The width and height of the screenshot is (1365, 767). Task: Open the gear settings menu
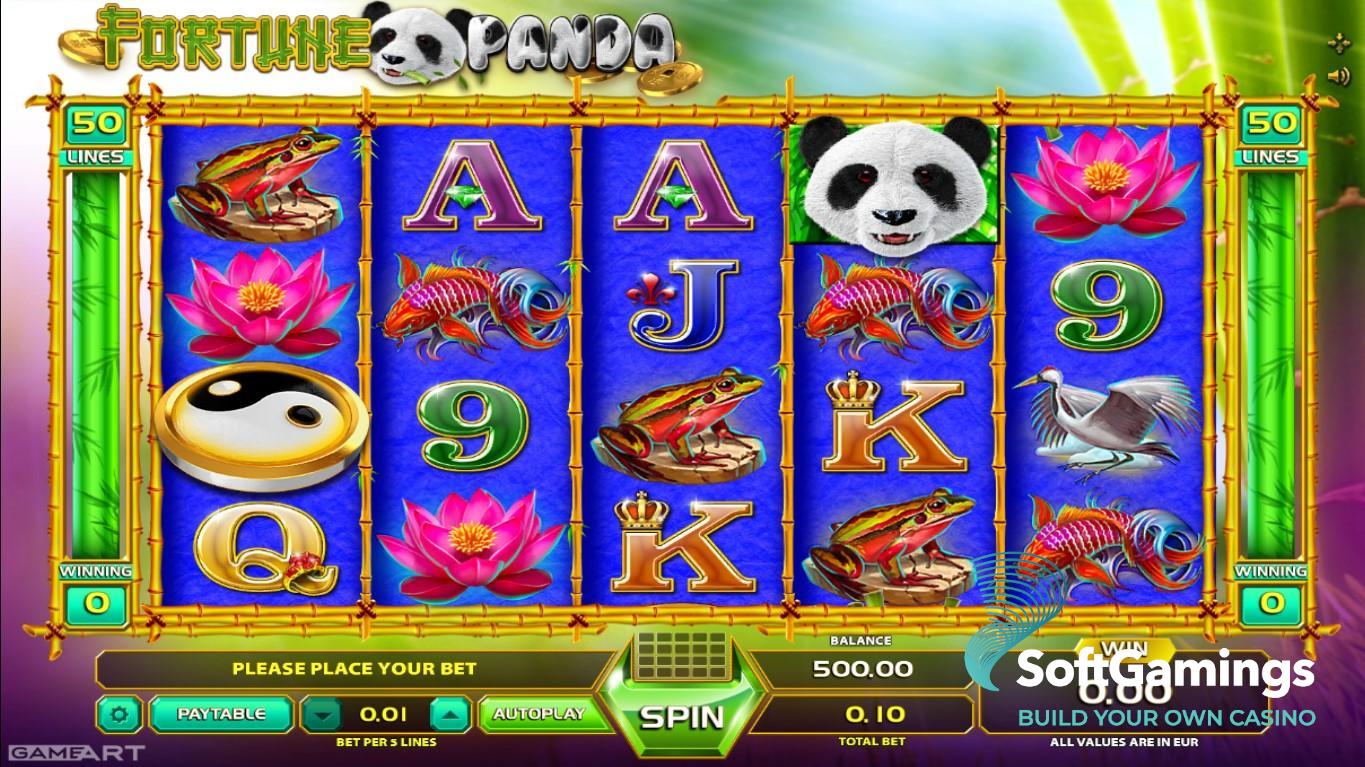pos(121,714)
